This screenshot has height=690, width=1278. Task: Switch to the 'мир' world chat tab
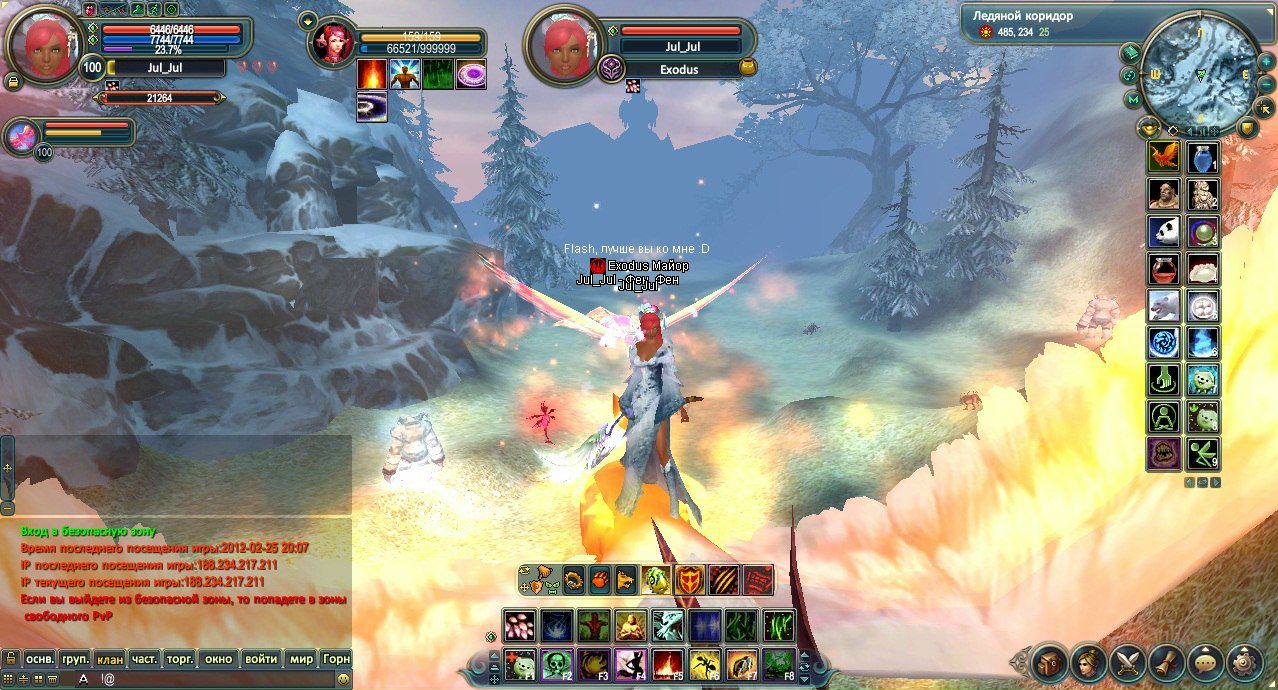[x=301, y=659]
